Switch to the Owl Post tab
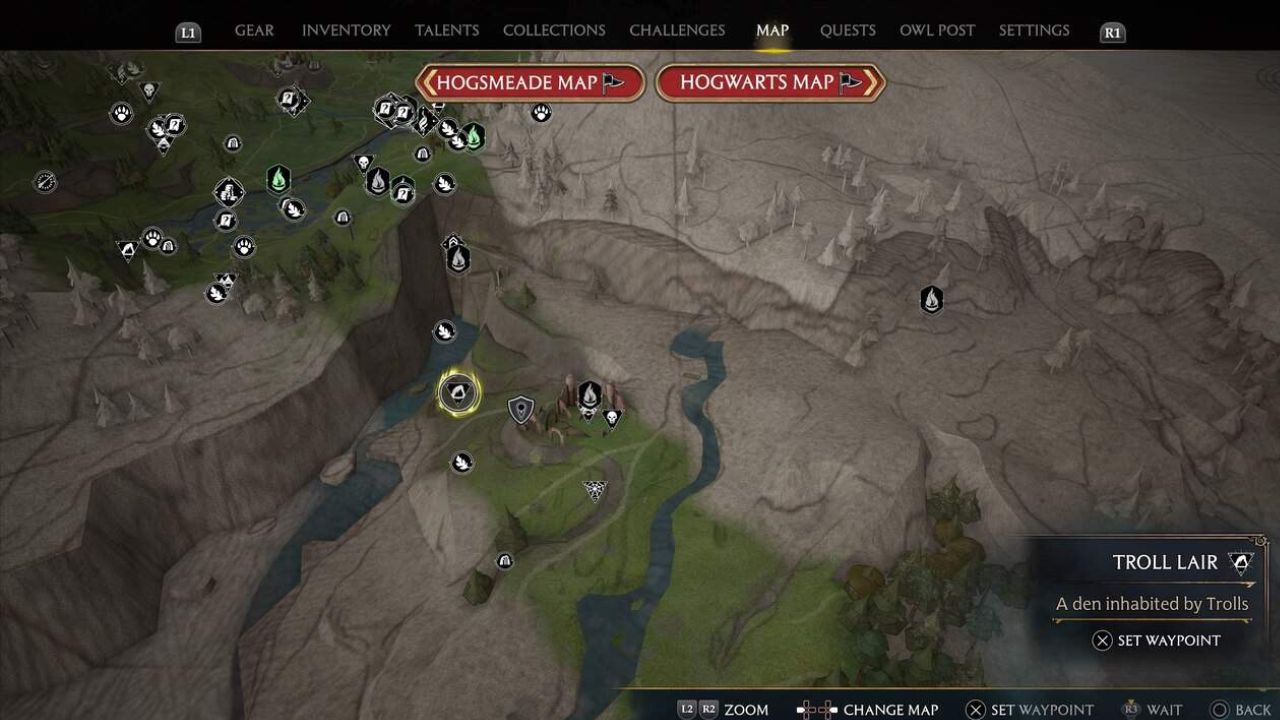The width and height of the screenshot is (1280, 720). 937,30
